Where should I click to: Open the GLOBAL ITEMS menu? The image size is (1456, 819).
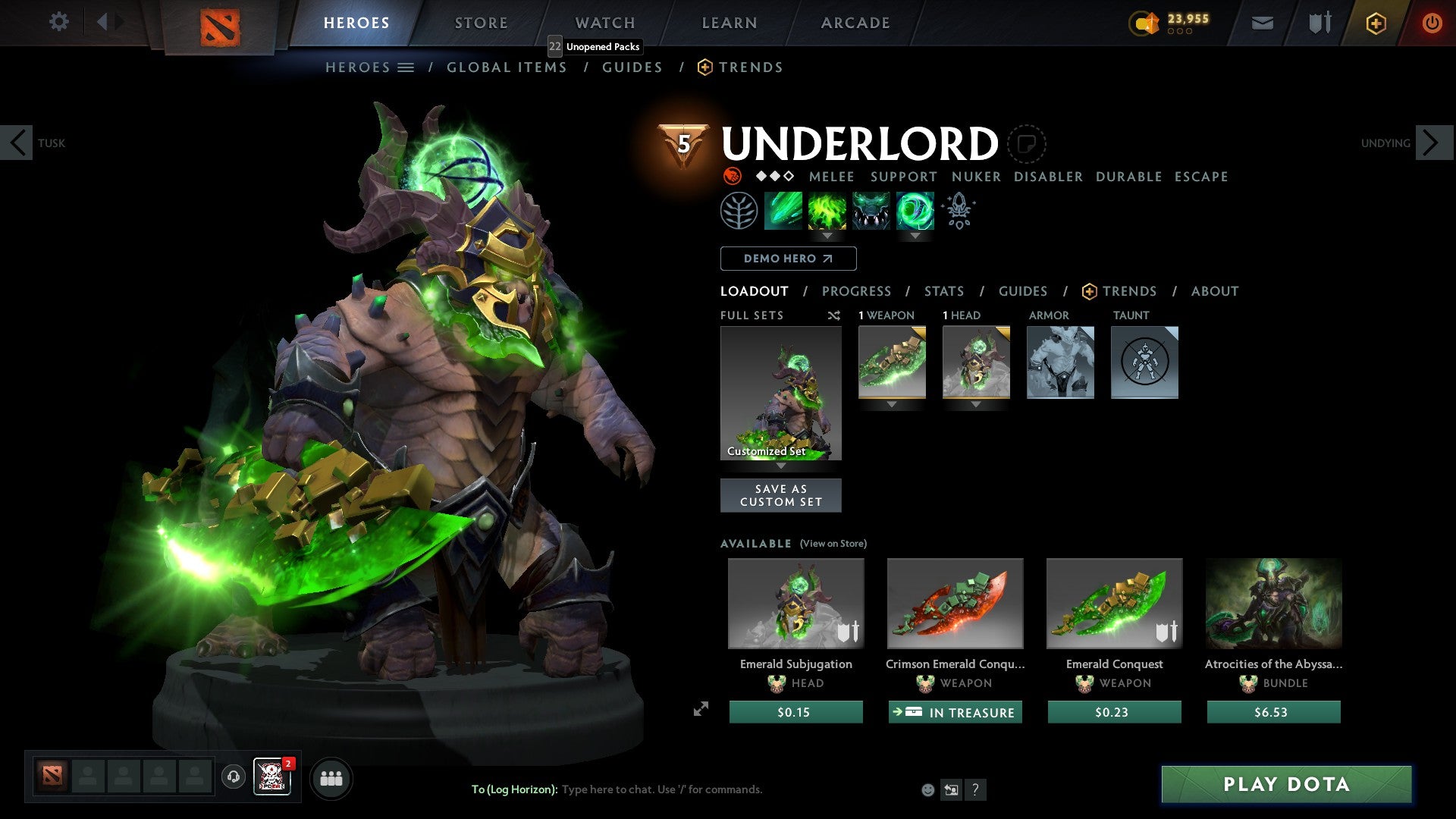click(507, 67)
